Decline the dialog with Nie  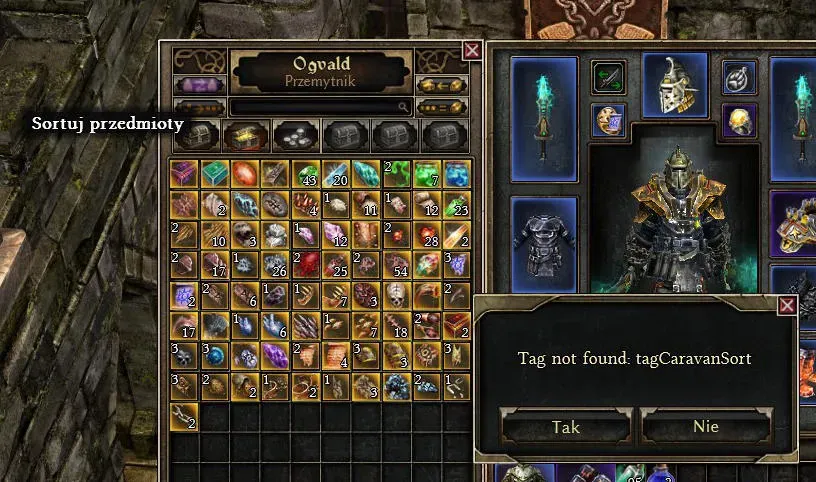click(705, 427)
